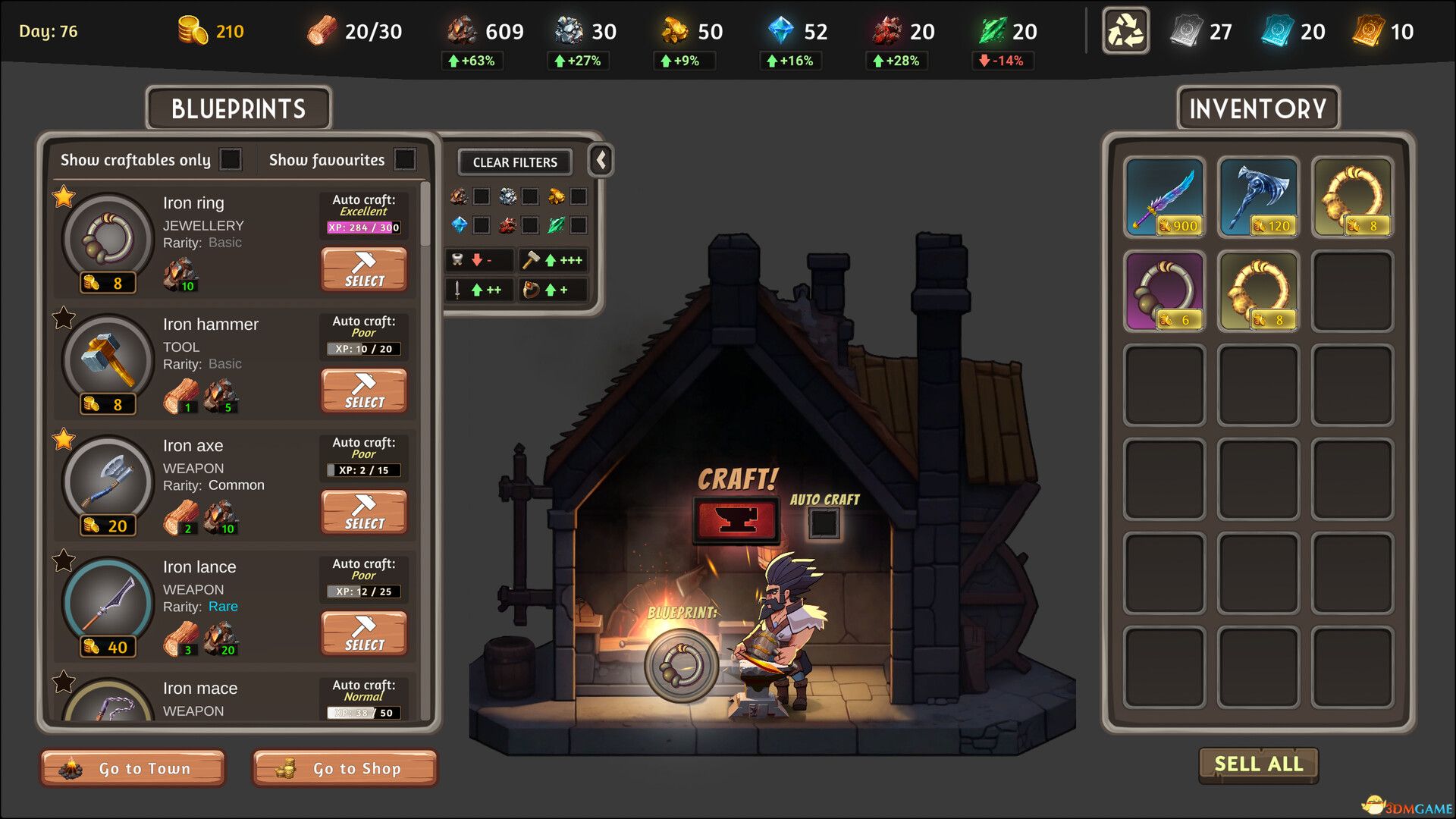Collapse the filters panel with the chevron
1456x819 pixels.
(x=600, y=162)
